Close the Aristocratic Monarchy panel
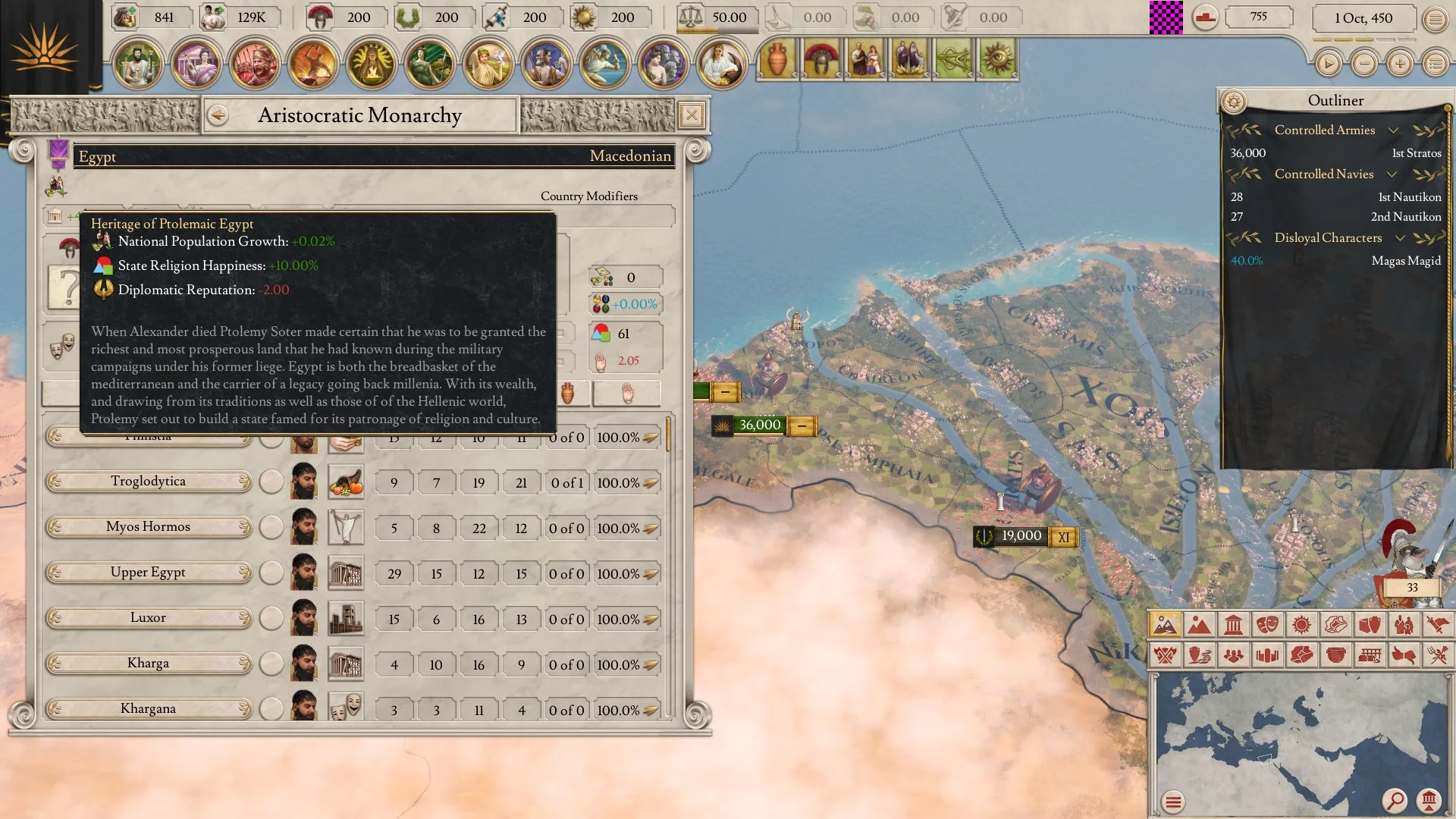Viewport: 1456px width, 819px height. (691, 115)
